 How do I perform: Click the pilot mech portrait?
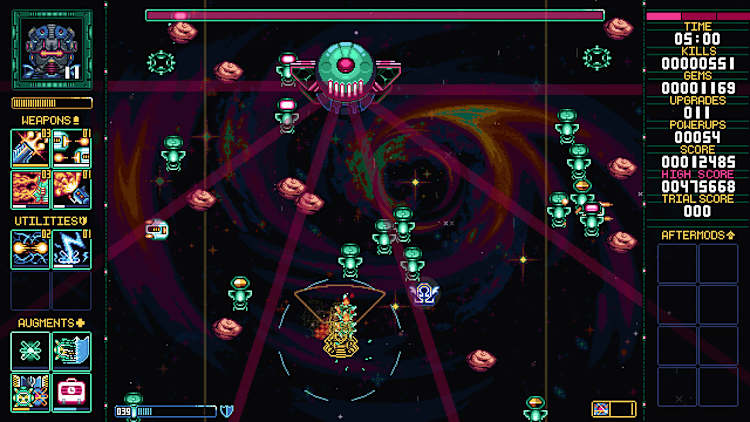click(51, 49)
